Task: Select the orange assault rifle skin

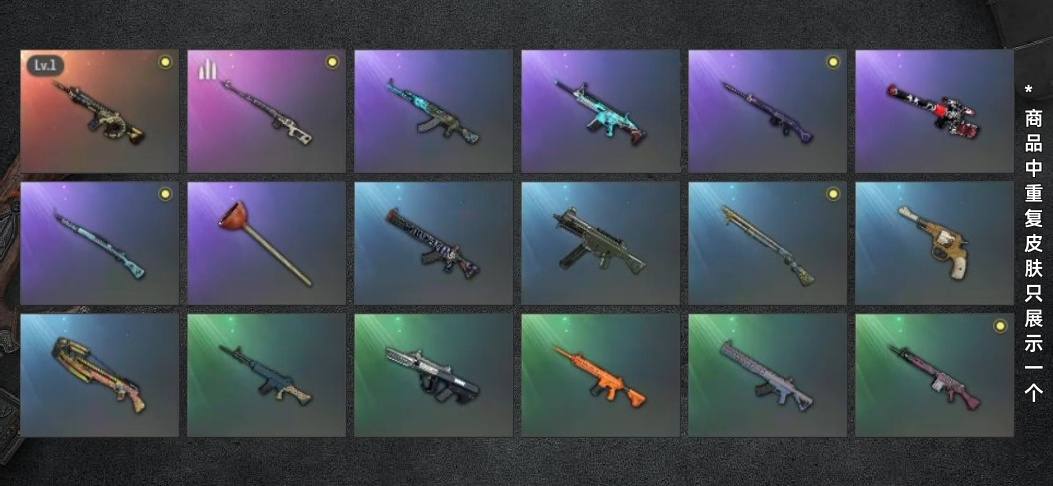Action: [600, 375]
